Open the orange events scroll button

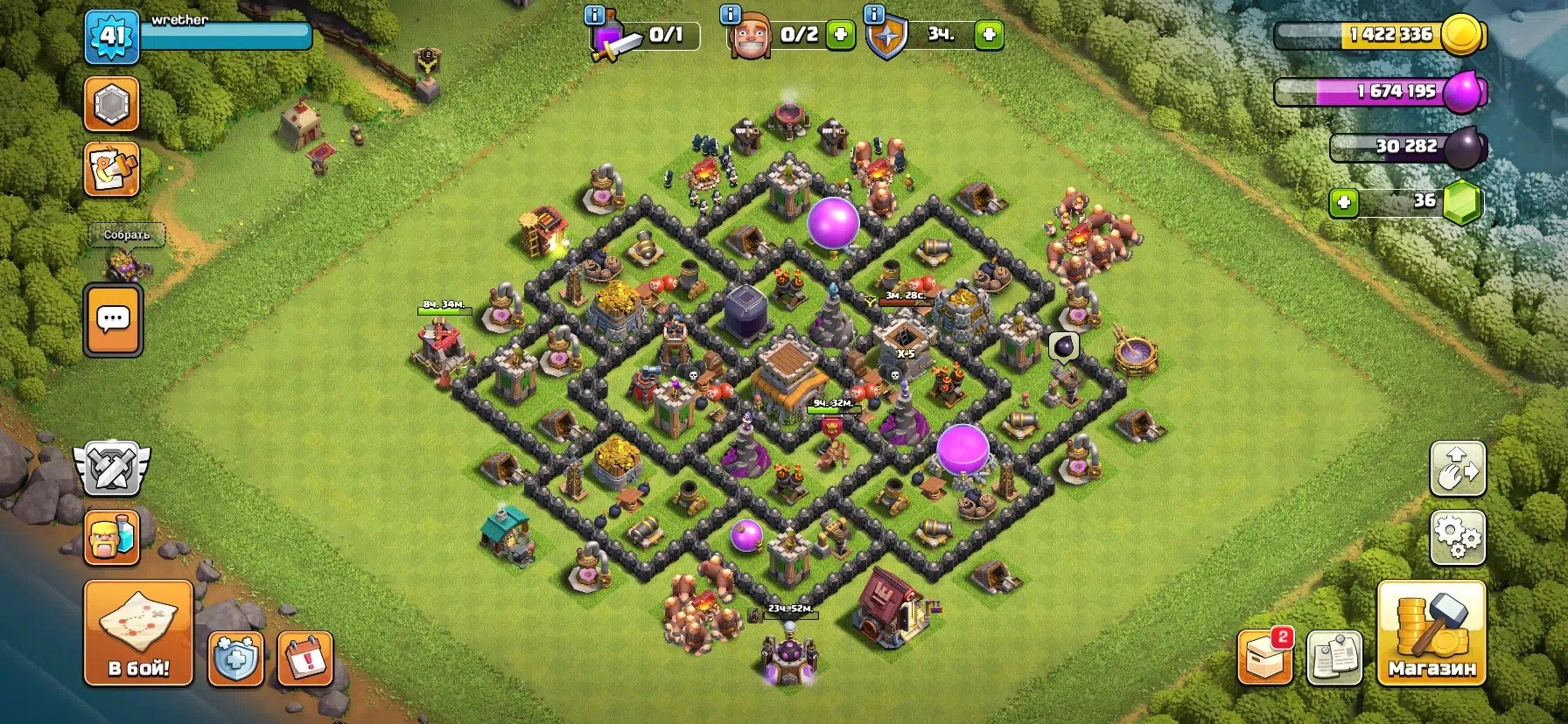click(112, 169)
